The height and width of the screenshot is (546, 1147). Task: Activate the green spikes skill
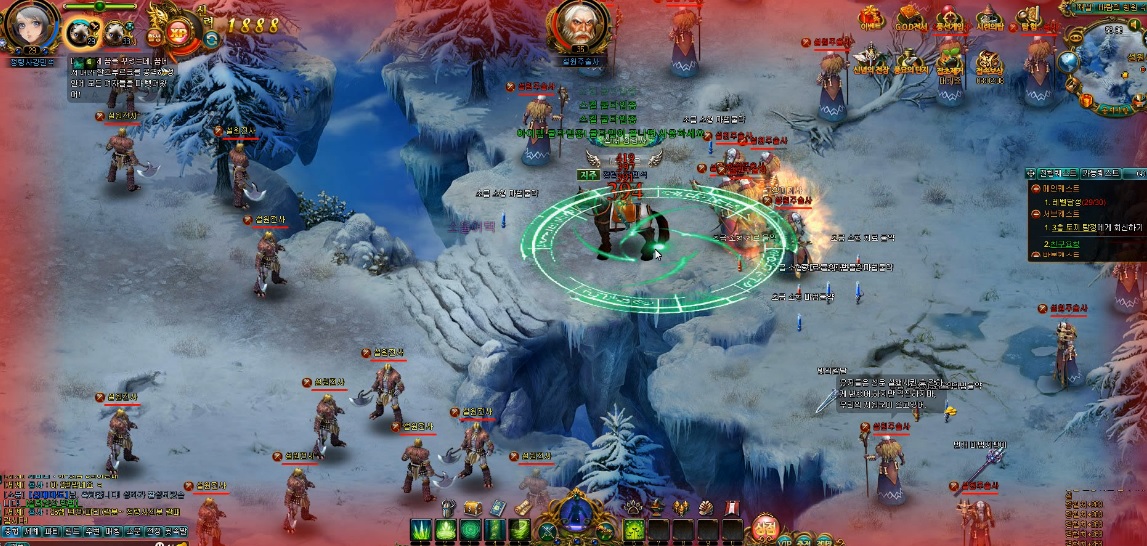point(420,531)
